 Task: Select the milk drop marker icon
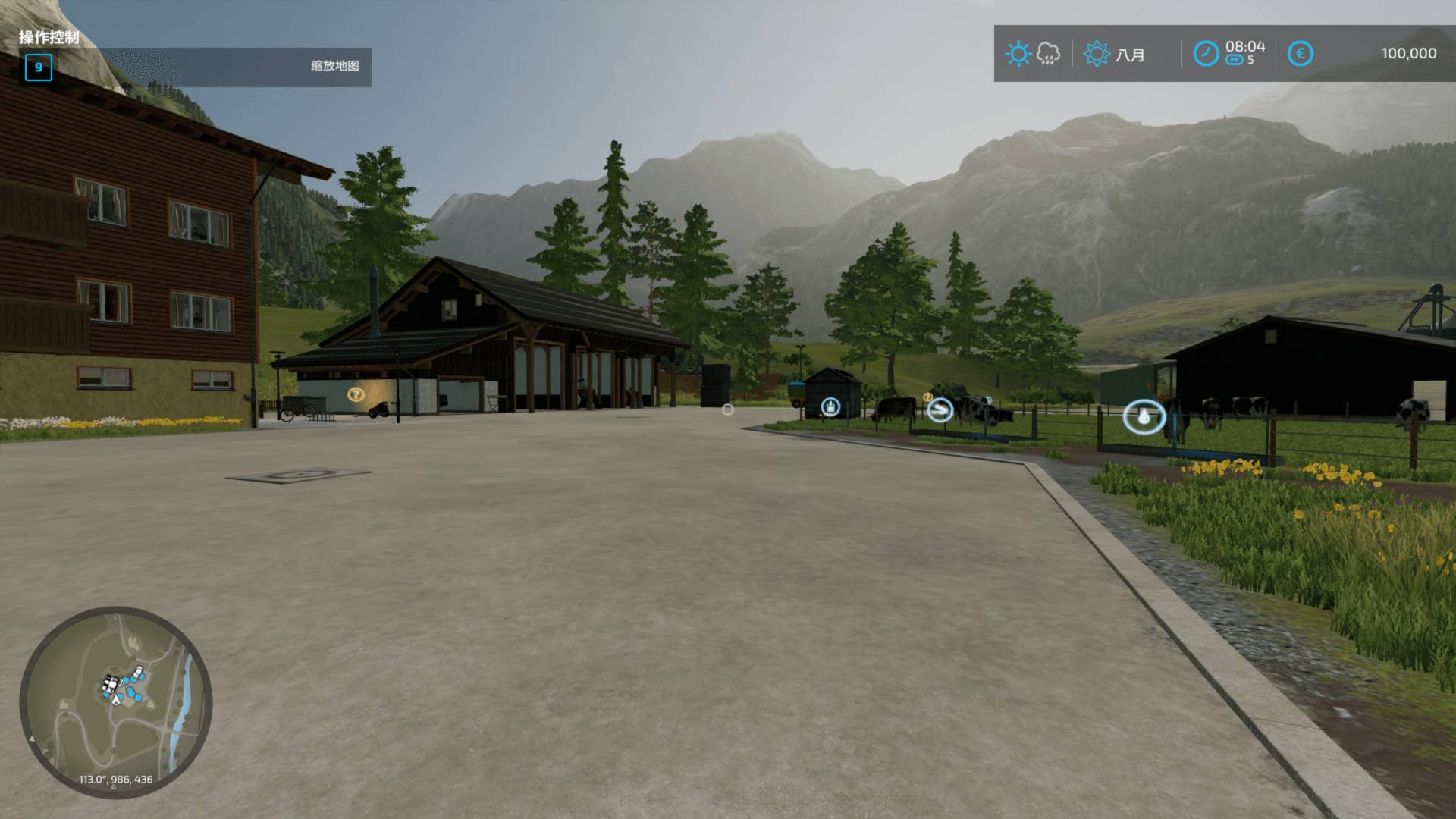point(1144,416)
